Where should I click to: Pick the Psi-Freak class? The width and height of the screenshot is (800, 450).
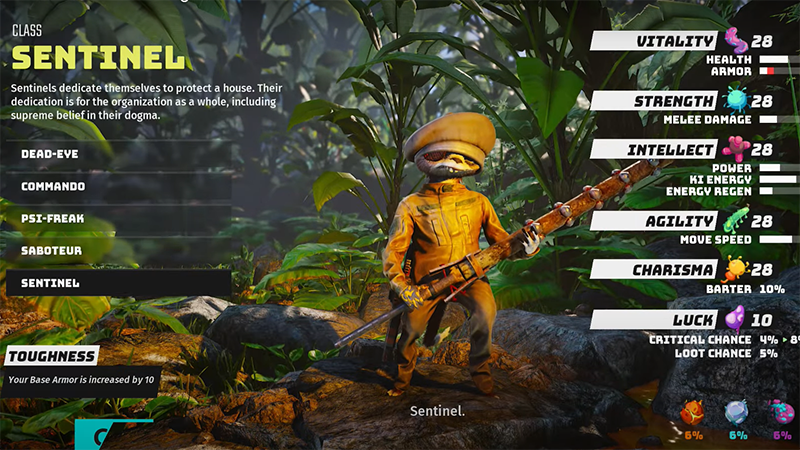point(118,218)
